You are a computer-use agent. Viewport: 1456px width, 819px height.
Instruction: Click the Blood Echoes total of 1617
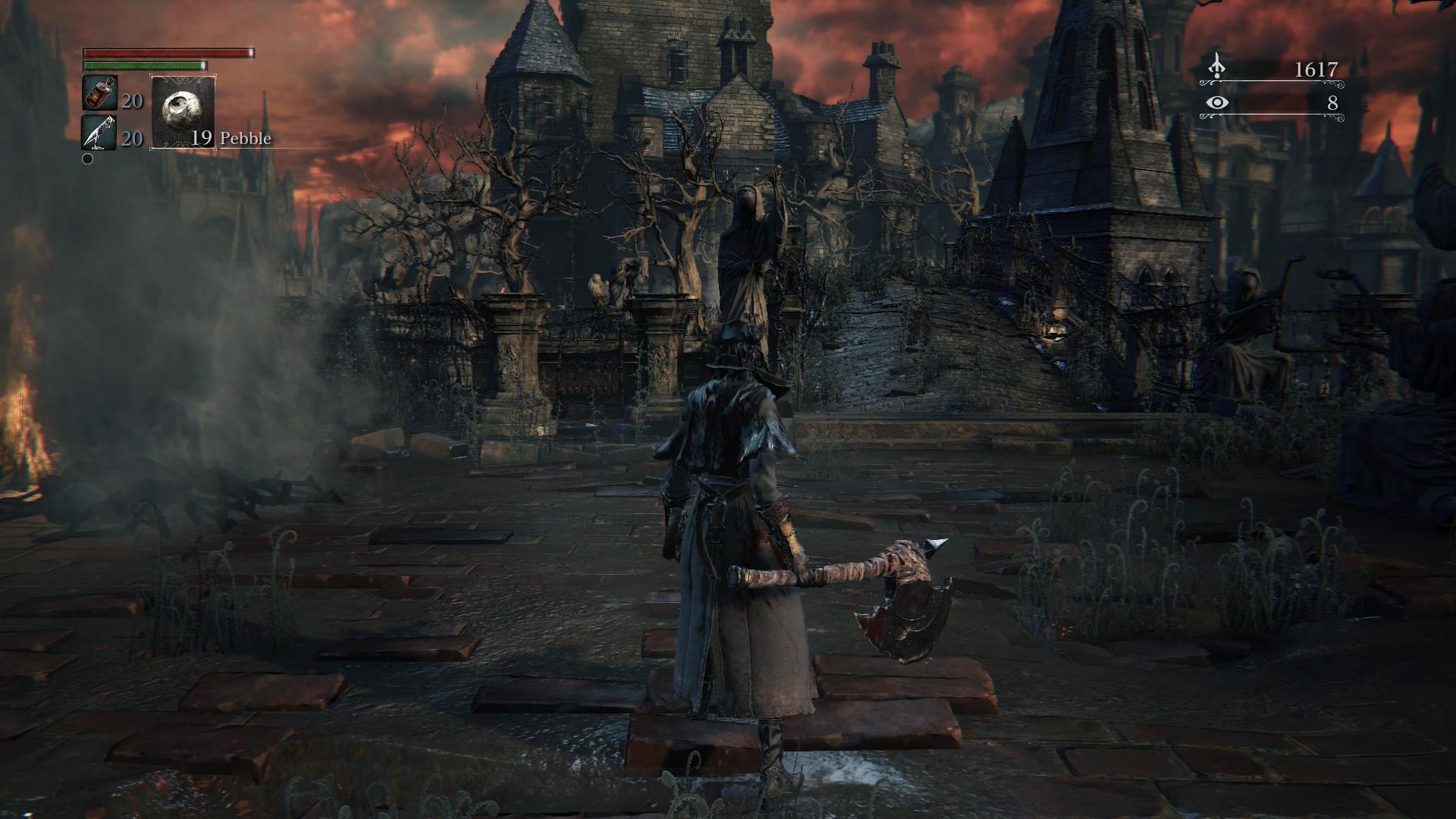click(1314, 68)
